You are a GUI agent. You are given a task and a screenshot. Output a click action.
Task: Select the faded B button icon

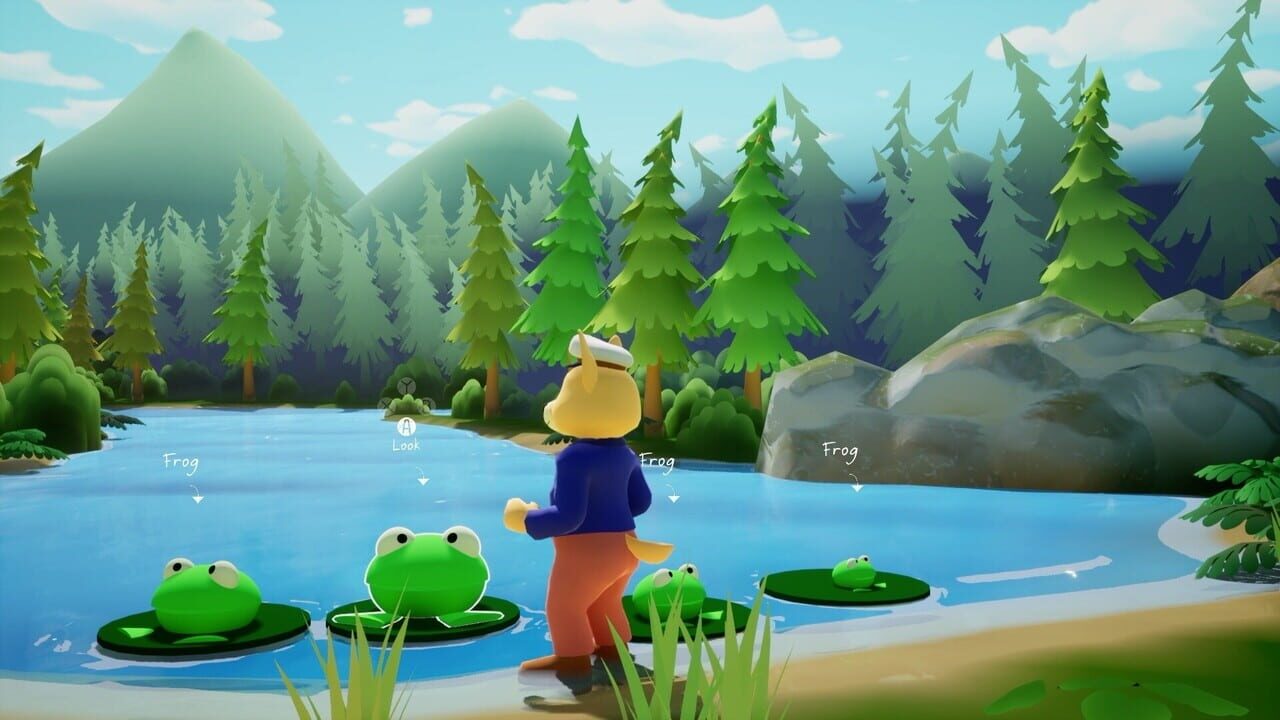(x=428, y=403)
